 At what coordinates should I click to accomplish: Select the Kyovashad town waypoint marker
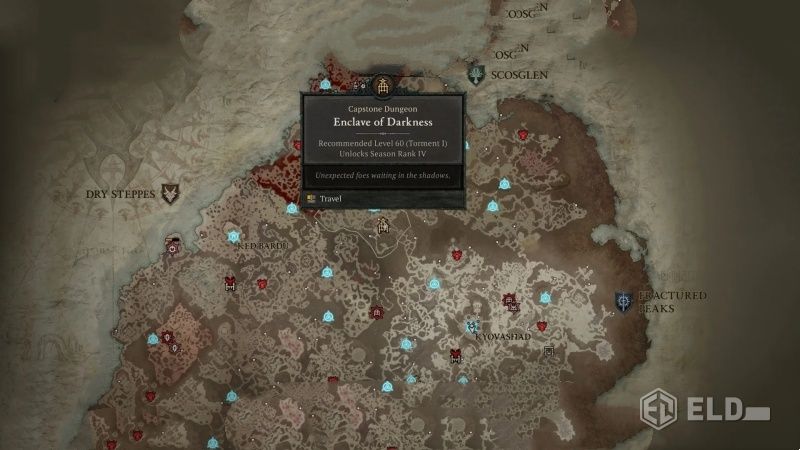pyautogui.click(x=472, y=326)
